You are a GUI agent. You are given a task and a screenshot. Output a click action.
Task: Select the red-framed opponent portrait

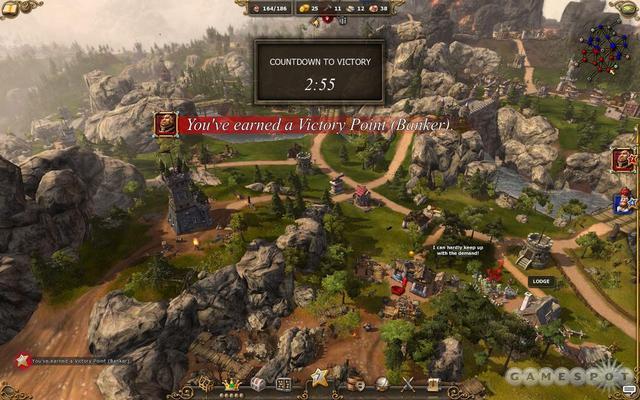click(x=624, y=159)
